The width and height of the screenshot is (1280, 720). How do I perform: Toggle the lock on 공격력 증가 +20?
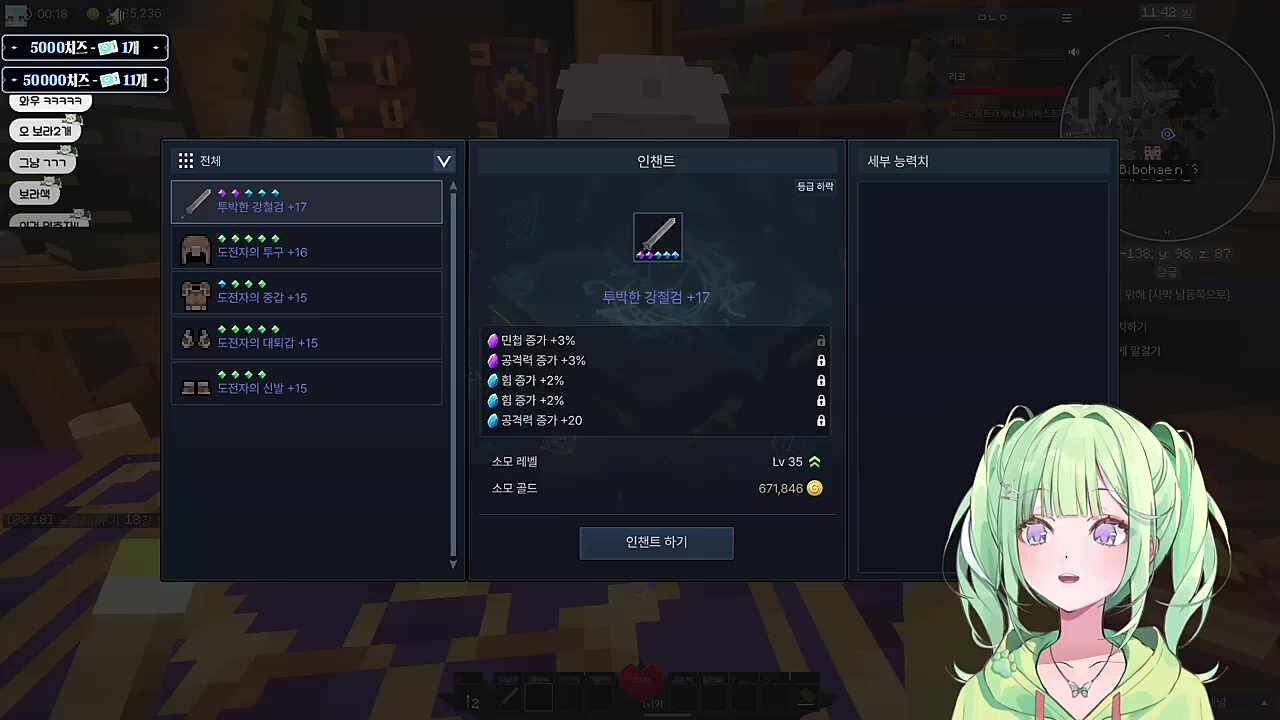pyautogui.click(x=821, y=420)
